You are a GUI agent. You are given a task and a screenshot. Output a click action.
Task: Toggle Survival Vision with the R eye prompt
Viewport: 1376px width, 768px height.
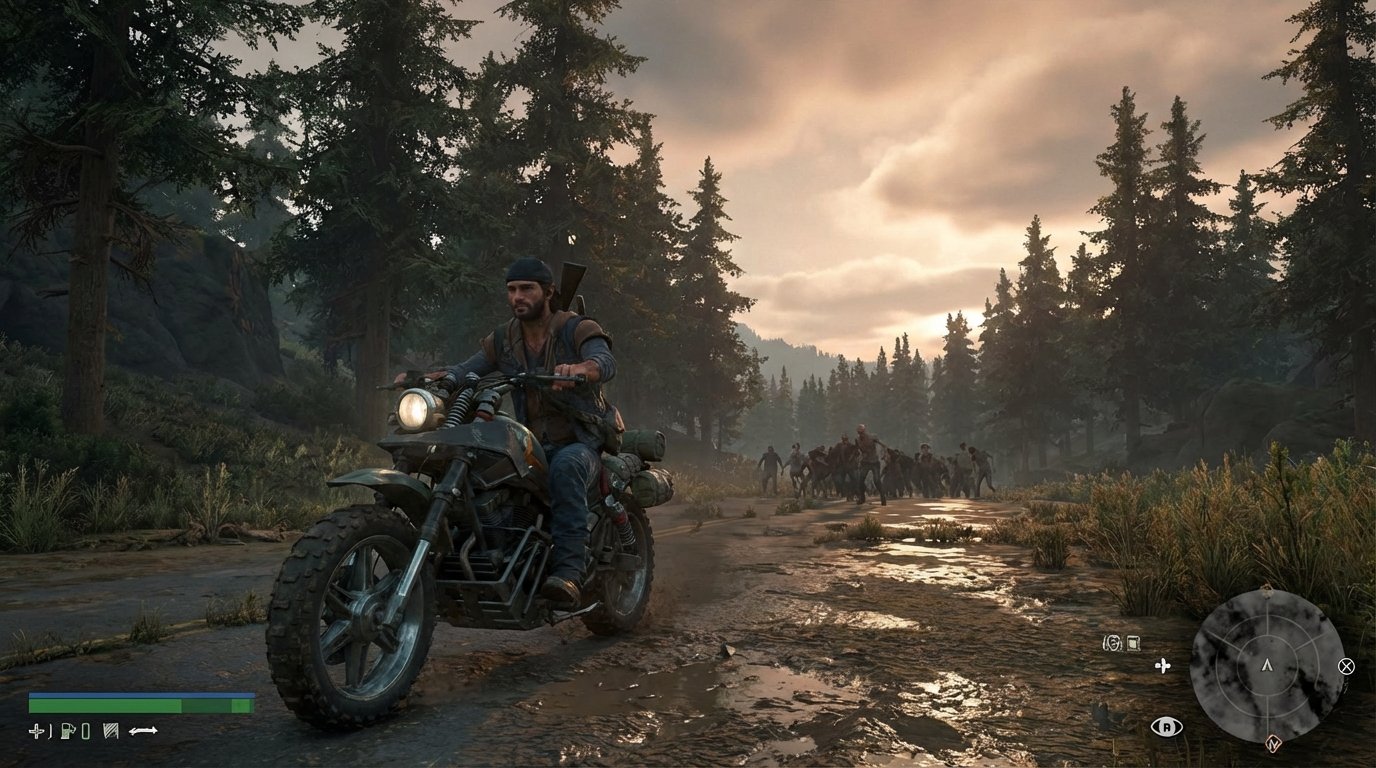point(1167,727)
